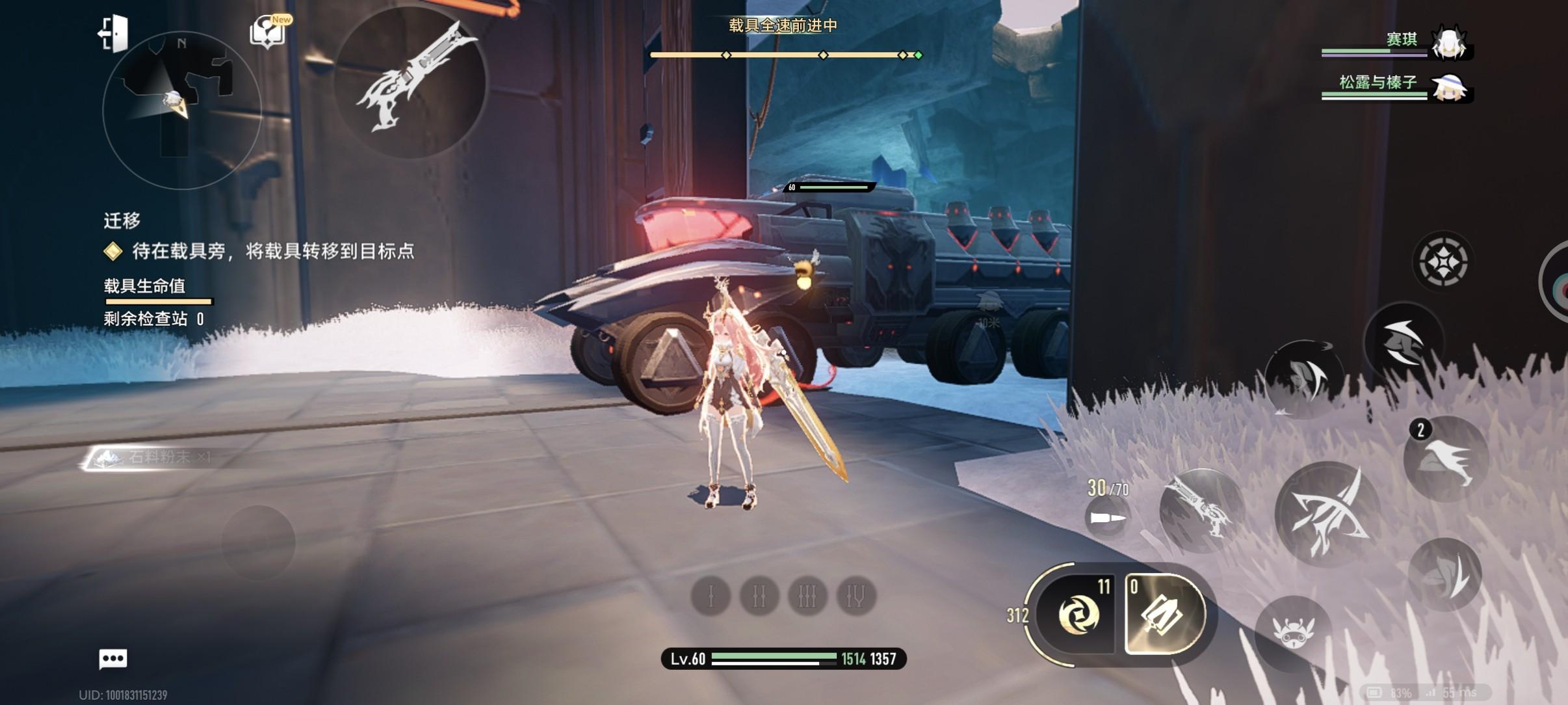
Task: Tap the large ornate gun weapon icon
Action: tap(411, 81)
